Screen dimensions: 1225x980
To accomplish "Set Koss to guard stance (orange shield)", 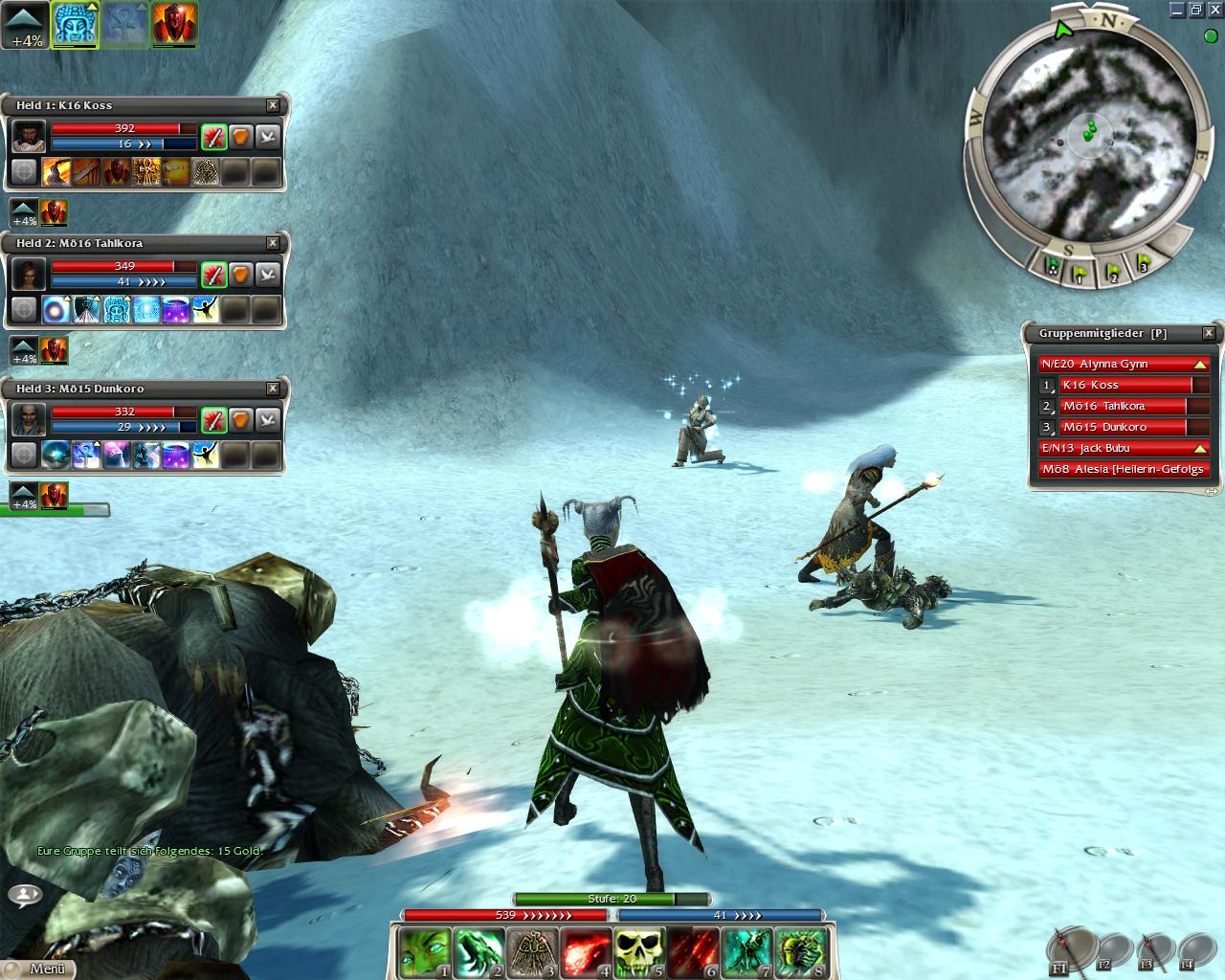I will pyautogui.click(x=240, y=137).
